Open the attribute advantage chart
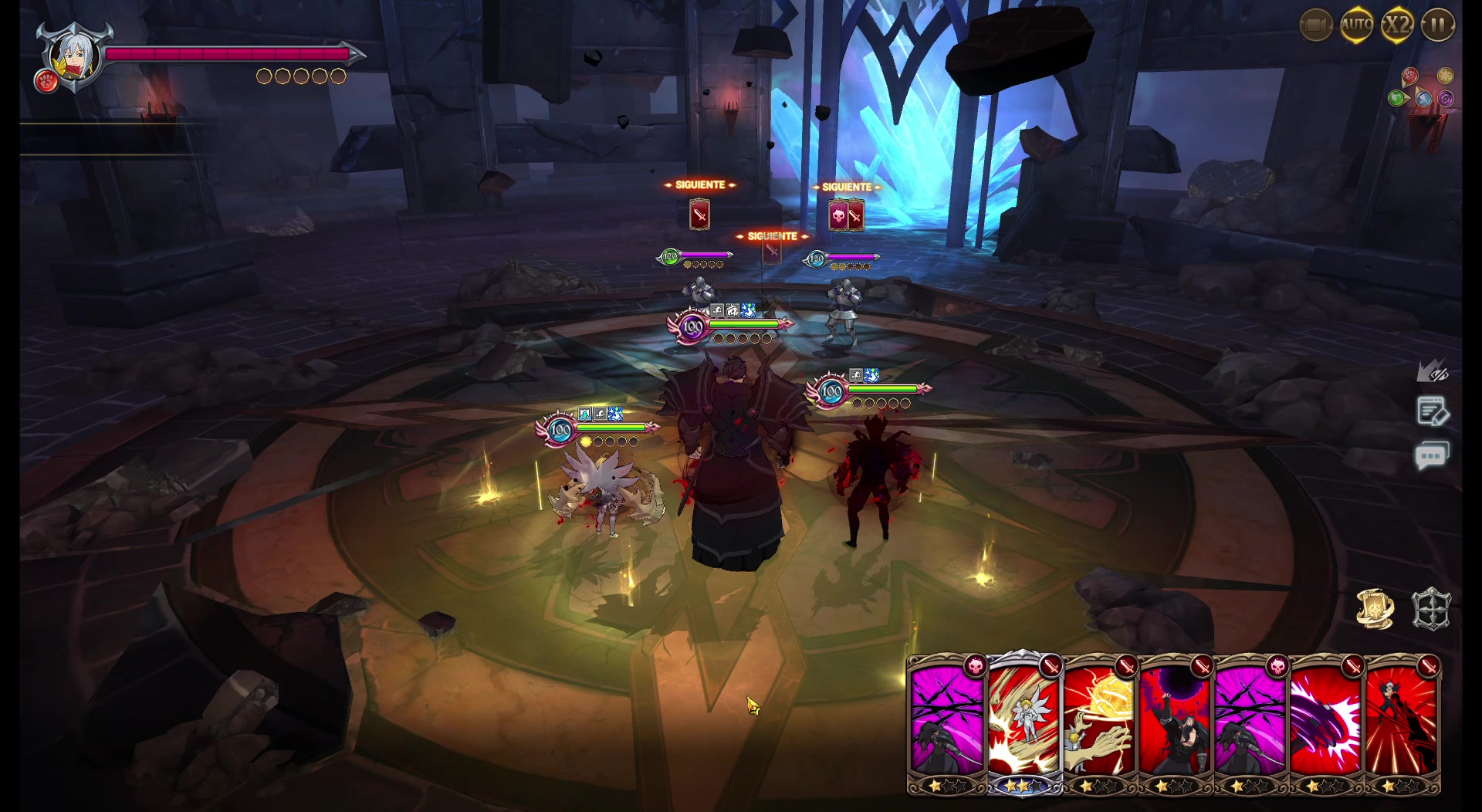Image resolution: width=1482 pixels, height=812 pixels. point(1424,88)
